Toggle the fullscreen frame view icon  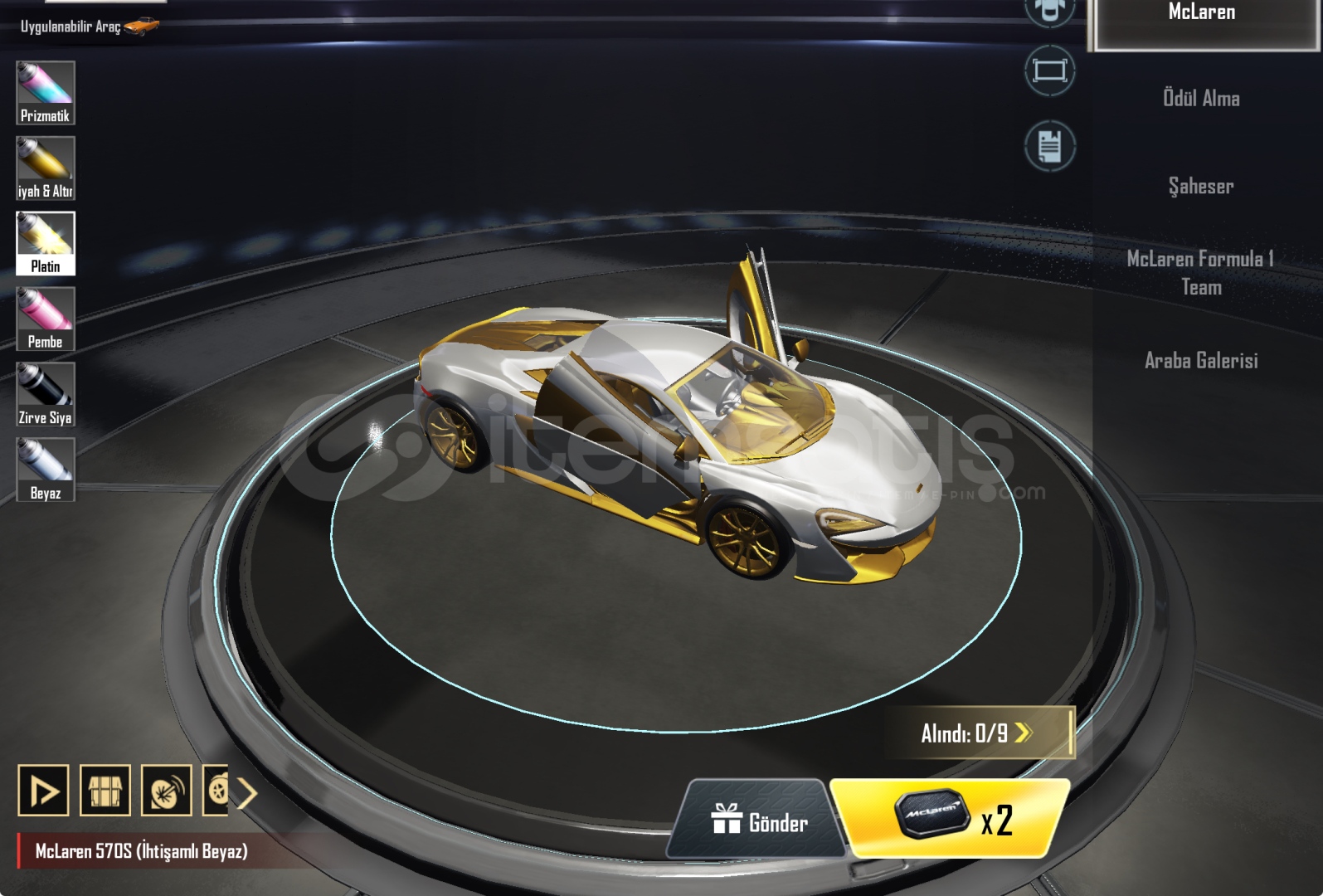point(1049,71)
